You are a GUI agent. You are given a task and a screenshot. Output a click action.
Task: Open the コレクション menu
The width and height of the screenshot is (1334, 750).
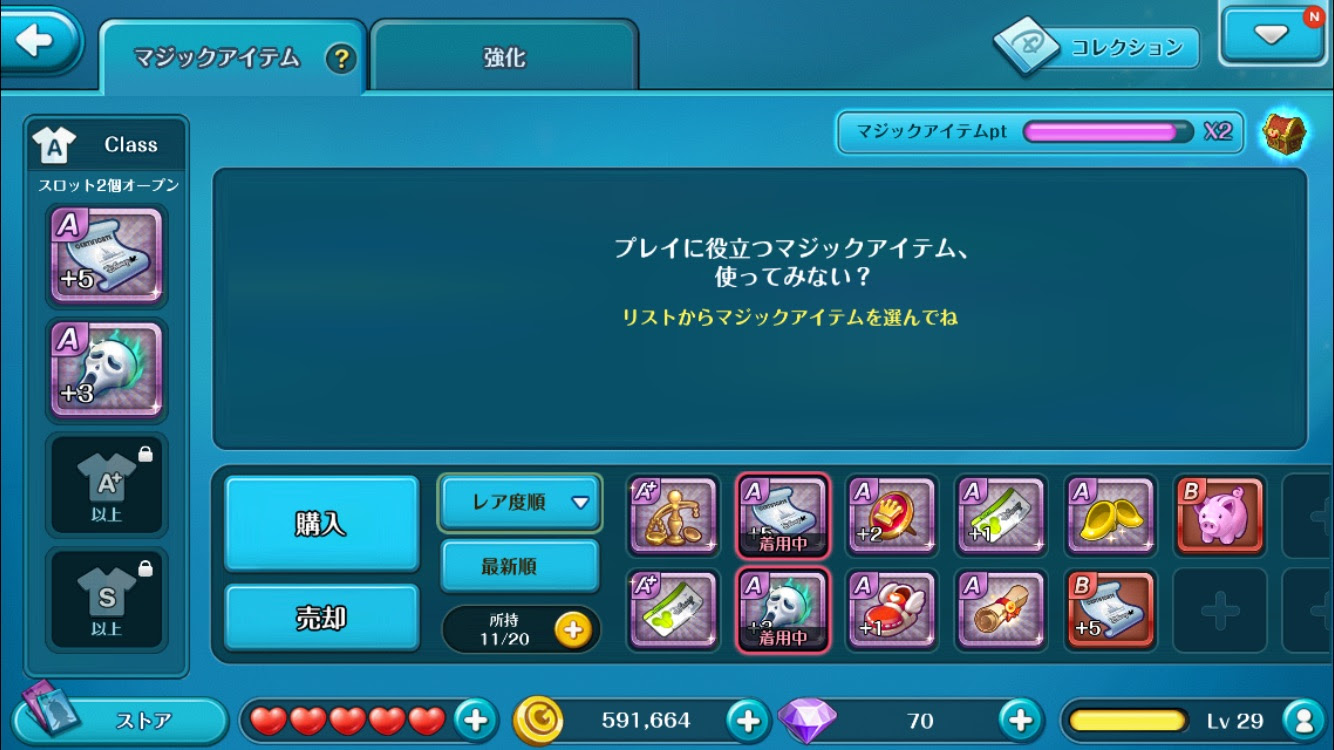point(1100,46)
